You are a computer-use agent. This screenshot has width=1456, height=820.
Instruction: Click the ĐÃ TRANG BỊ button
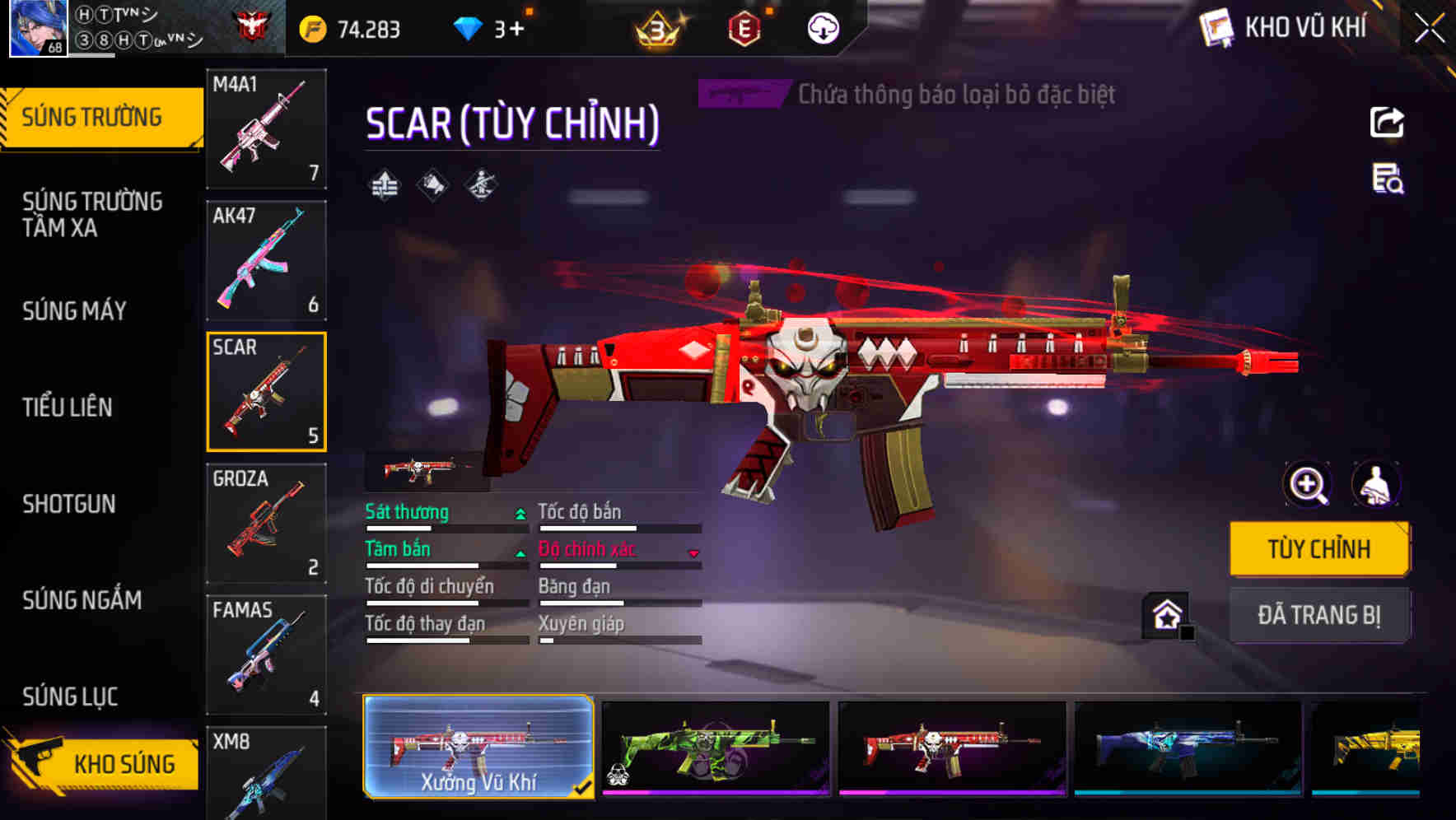click(x=1320, y=615)
